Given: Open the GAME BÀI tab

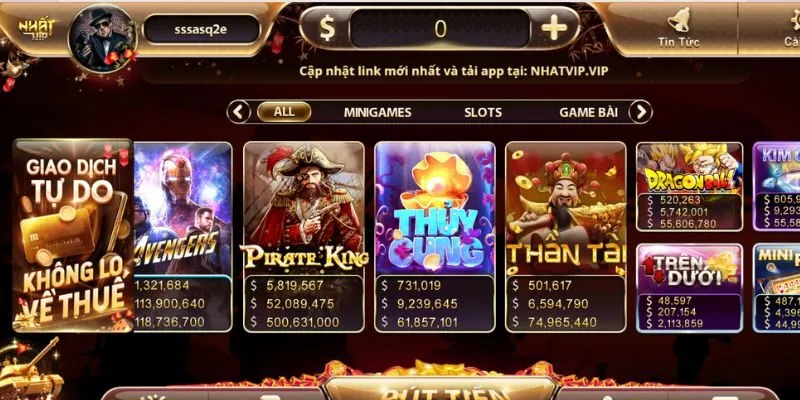Looking at the screenshot, I should [x=590, y=112].
